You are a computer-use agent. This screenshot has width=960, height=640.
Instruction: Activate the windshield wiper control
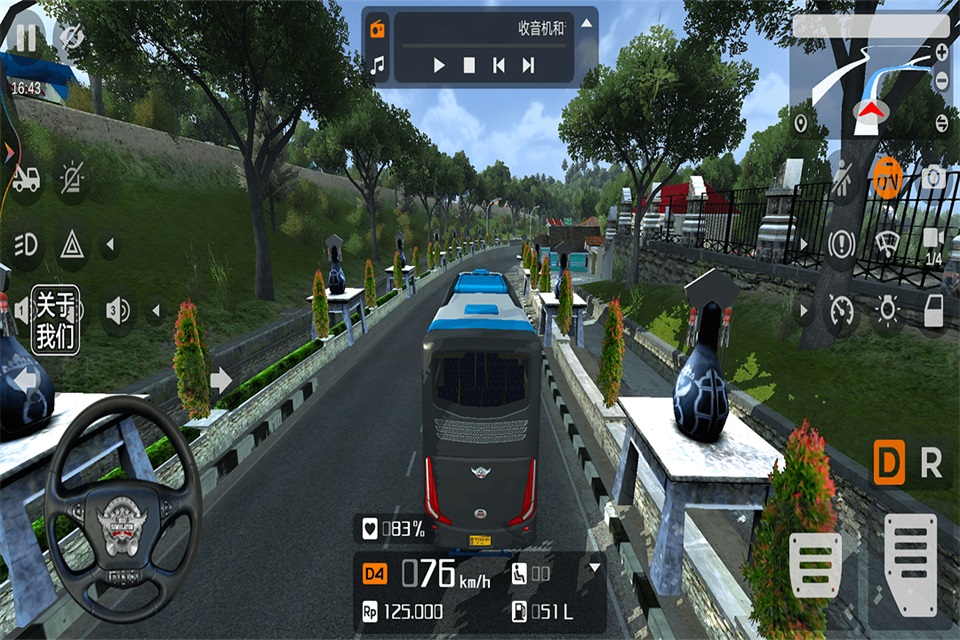pos(887,243)
